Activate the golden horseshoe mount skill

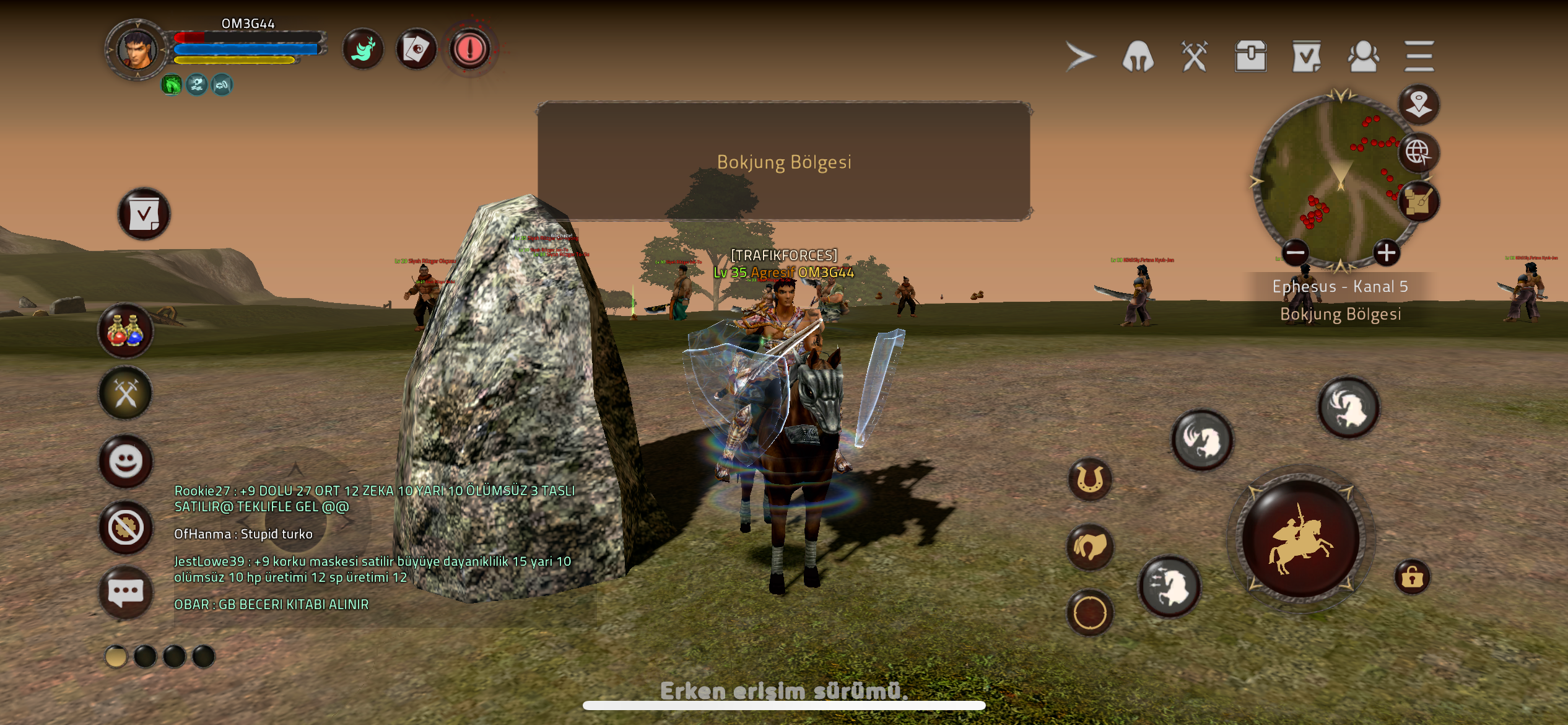coord(1090,479)
